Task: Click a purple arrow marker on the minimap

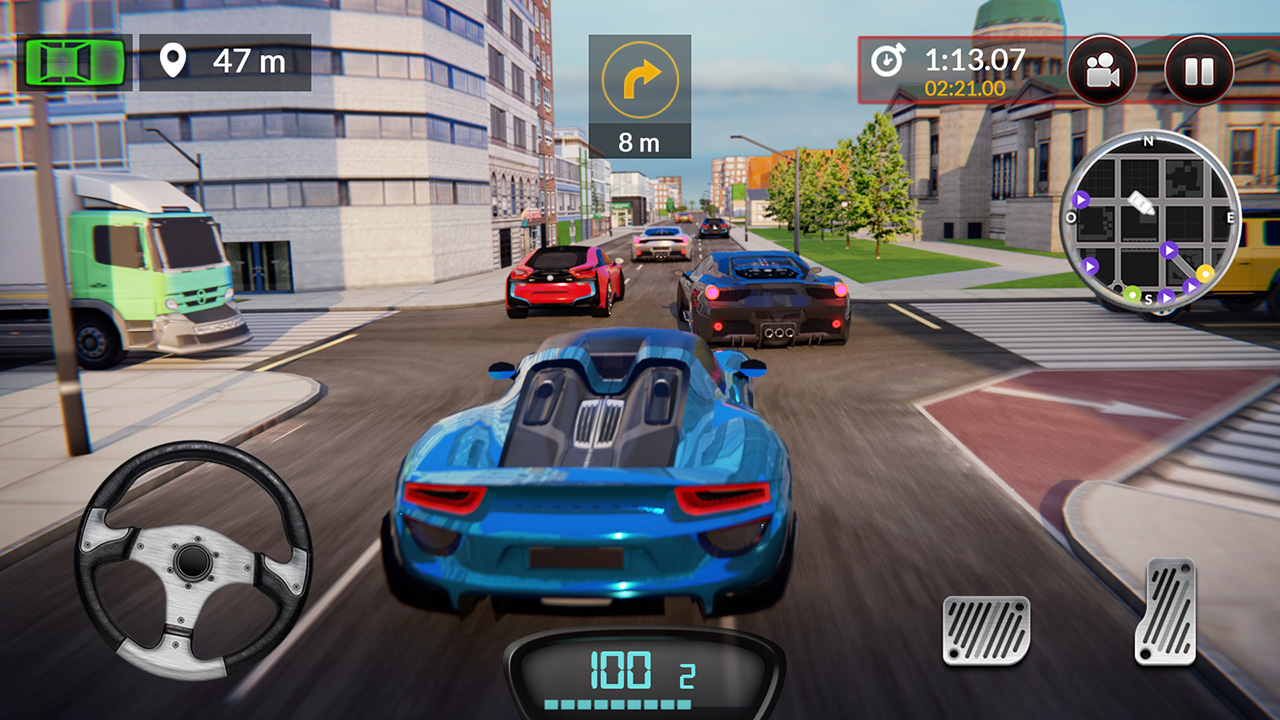Action: click(1082, 200)
